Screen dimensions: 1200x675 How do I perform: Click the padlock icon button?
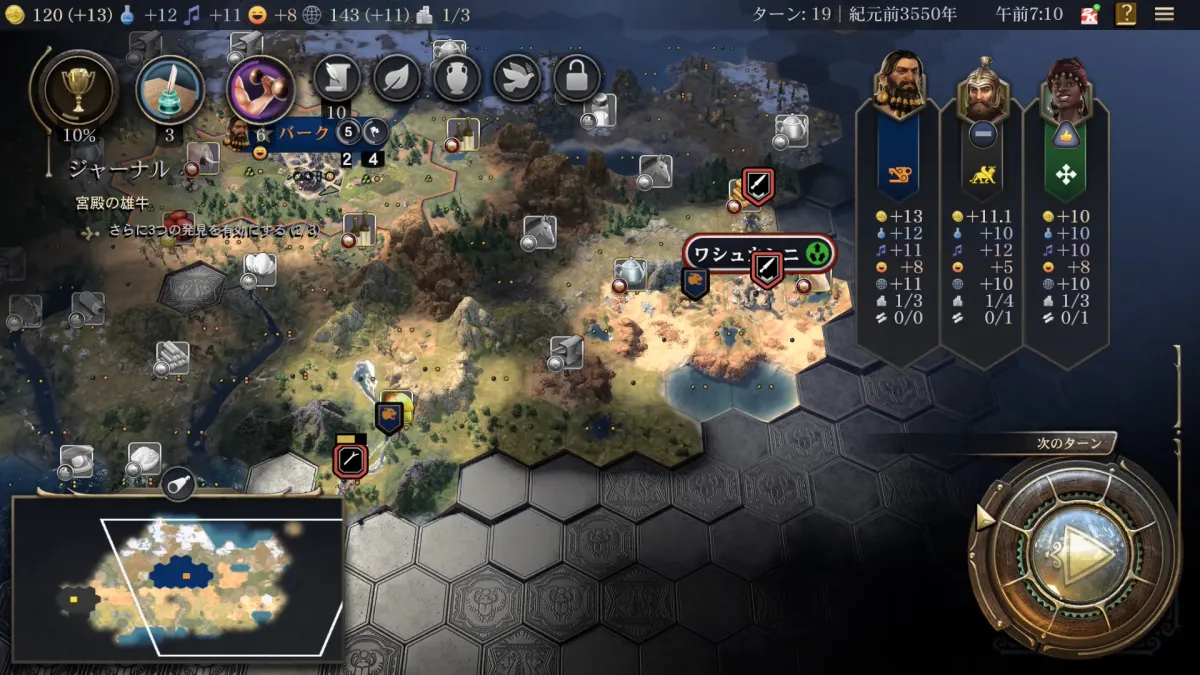pos(577,79)
